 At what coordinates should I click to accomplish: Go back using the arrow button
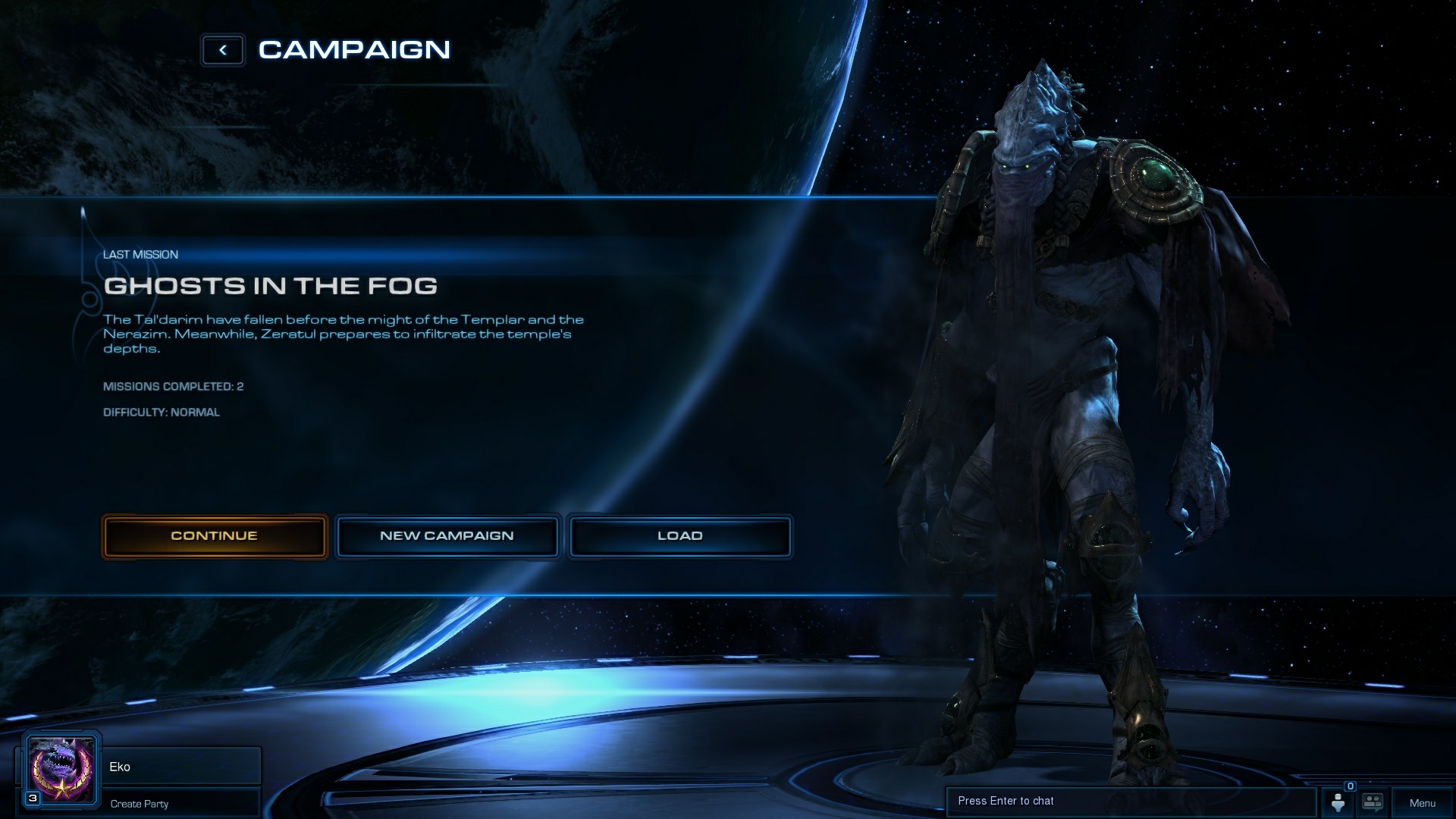(223, 50)
